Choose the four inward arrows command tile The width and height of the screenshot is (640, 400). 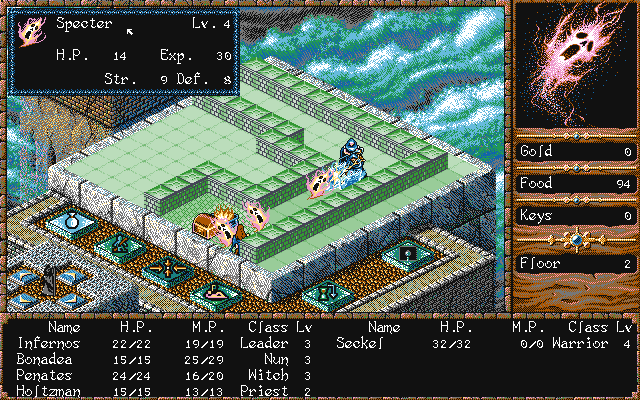tap(166, 267)
